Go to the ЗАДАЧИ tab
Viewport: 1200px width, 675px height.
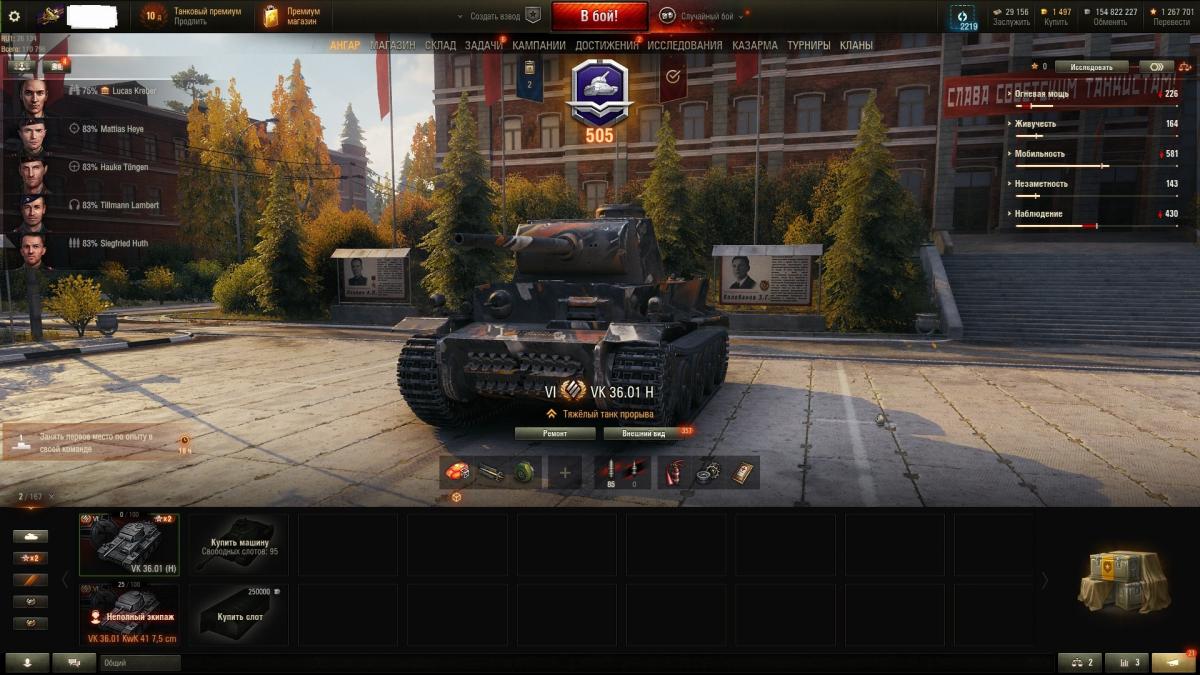pyautogui.click(x=484, y=45)
